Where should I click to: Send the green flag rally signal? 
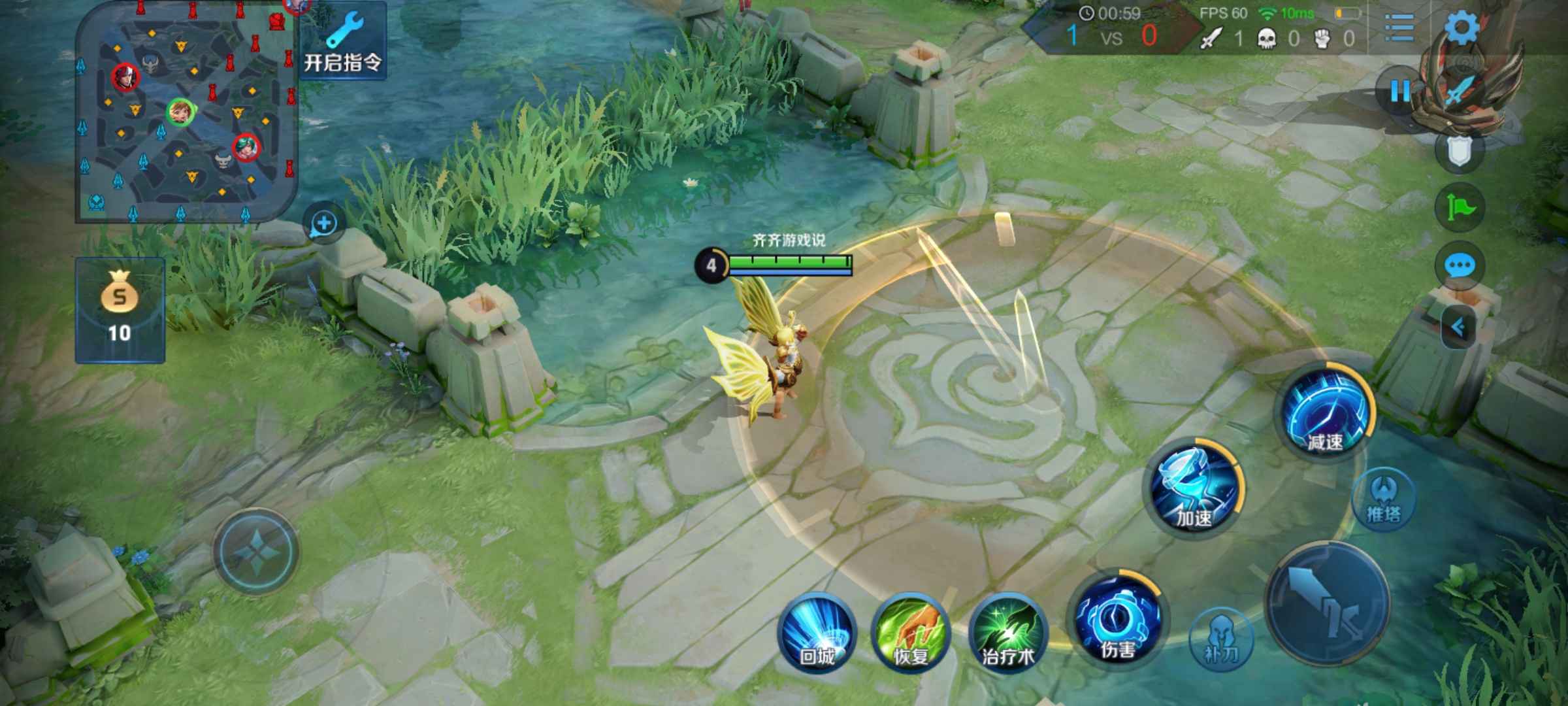1460,208
